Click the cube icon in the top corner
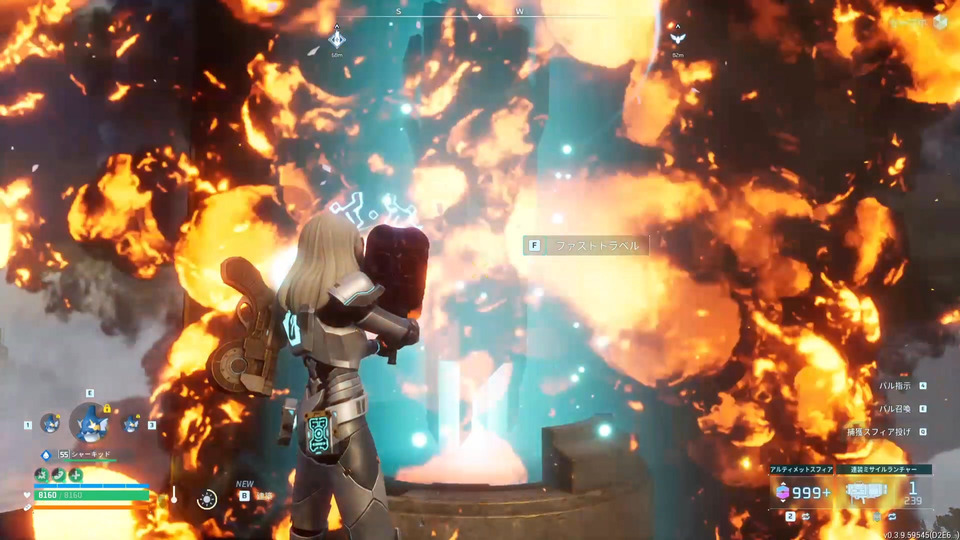This screenshot has width=960, height=540. pos(940,22)
